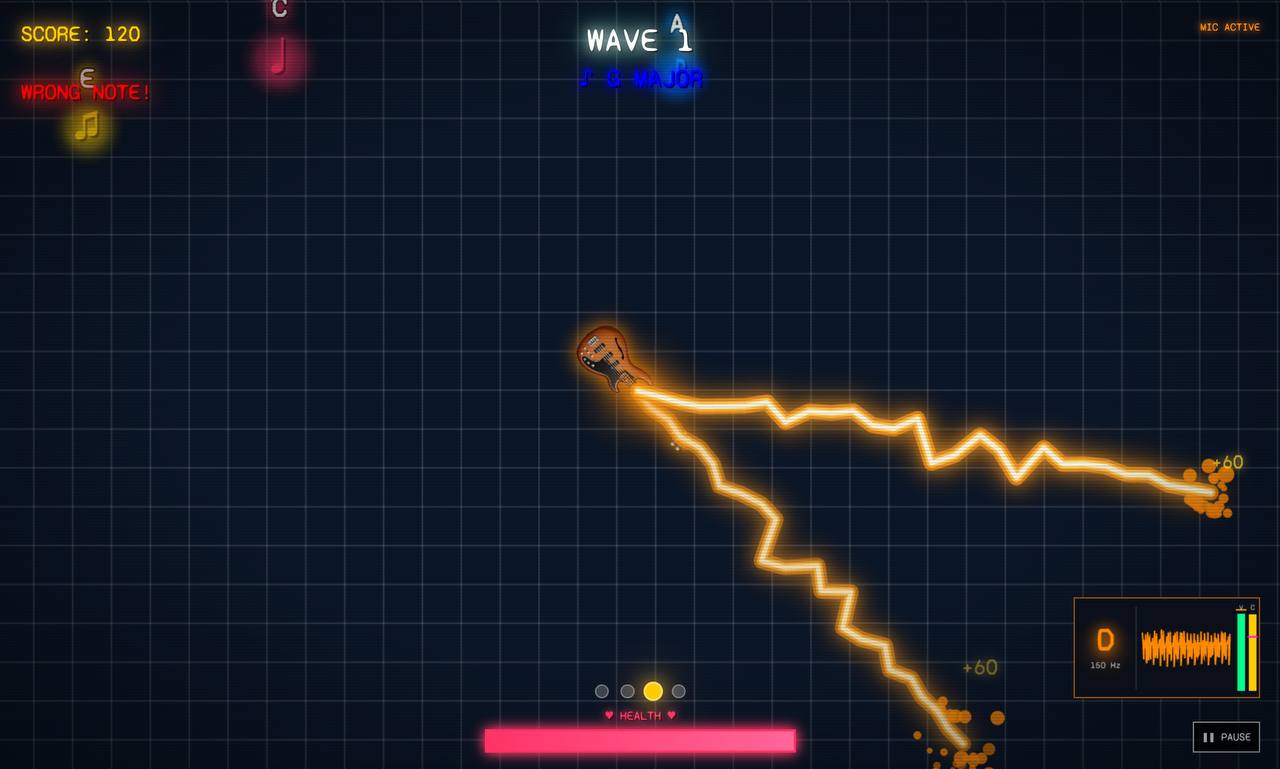1280x769 pixels.
Task: Select the glowing yellow dot above HEALTH
Action: tap(654, 690)
